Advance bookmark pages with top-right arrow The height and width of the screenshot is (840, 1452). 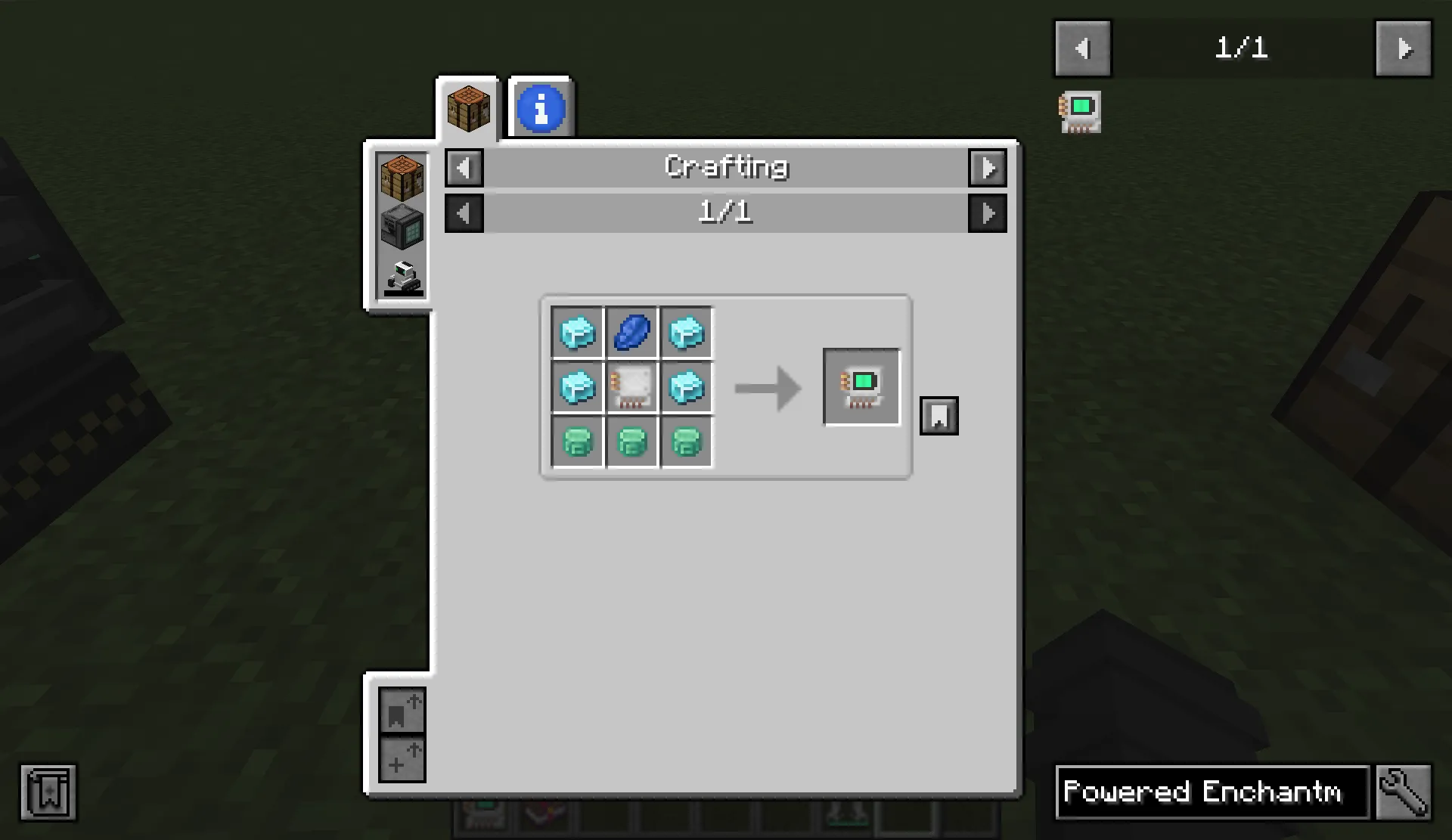point(1403,48)
